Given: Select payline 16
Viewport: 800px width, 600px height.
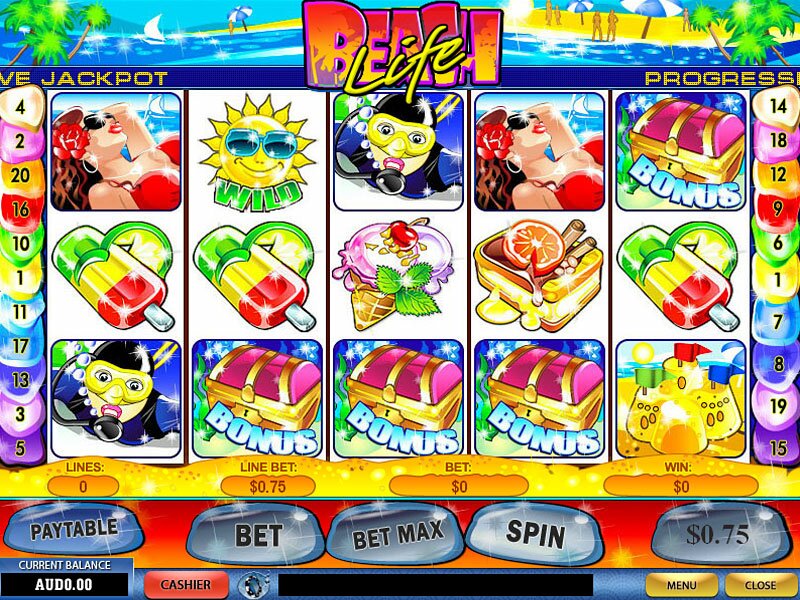Looking at the screenshot, I should pos(21,211).
